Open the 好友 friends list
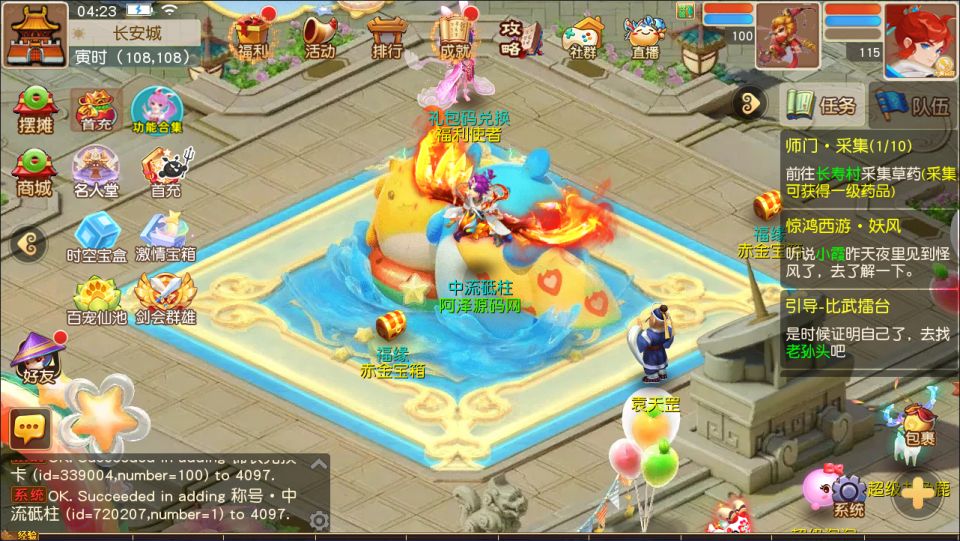The image size is (960, 541). (37, 360)
